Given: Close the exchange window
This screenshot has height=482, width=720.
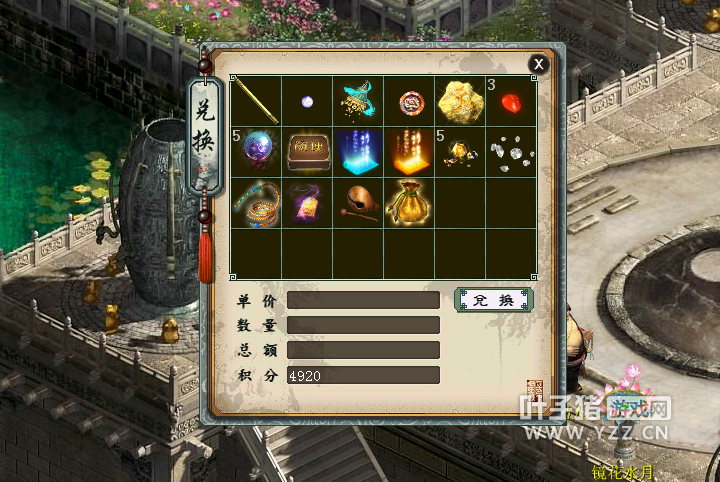Looking at the screenshot, I should (x=539, y=65).
